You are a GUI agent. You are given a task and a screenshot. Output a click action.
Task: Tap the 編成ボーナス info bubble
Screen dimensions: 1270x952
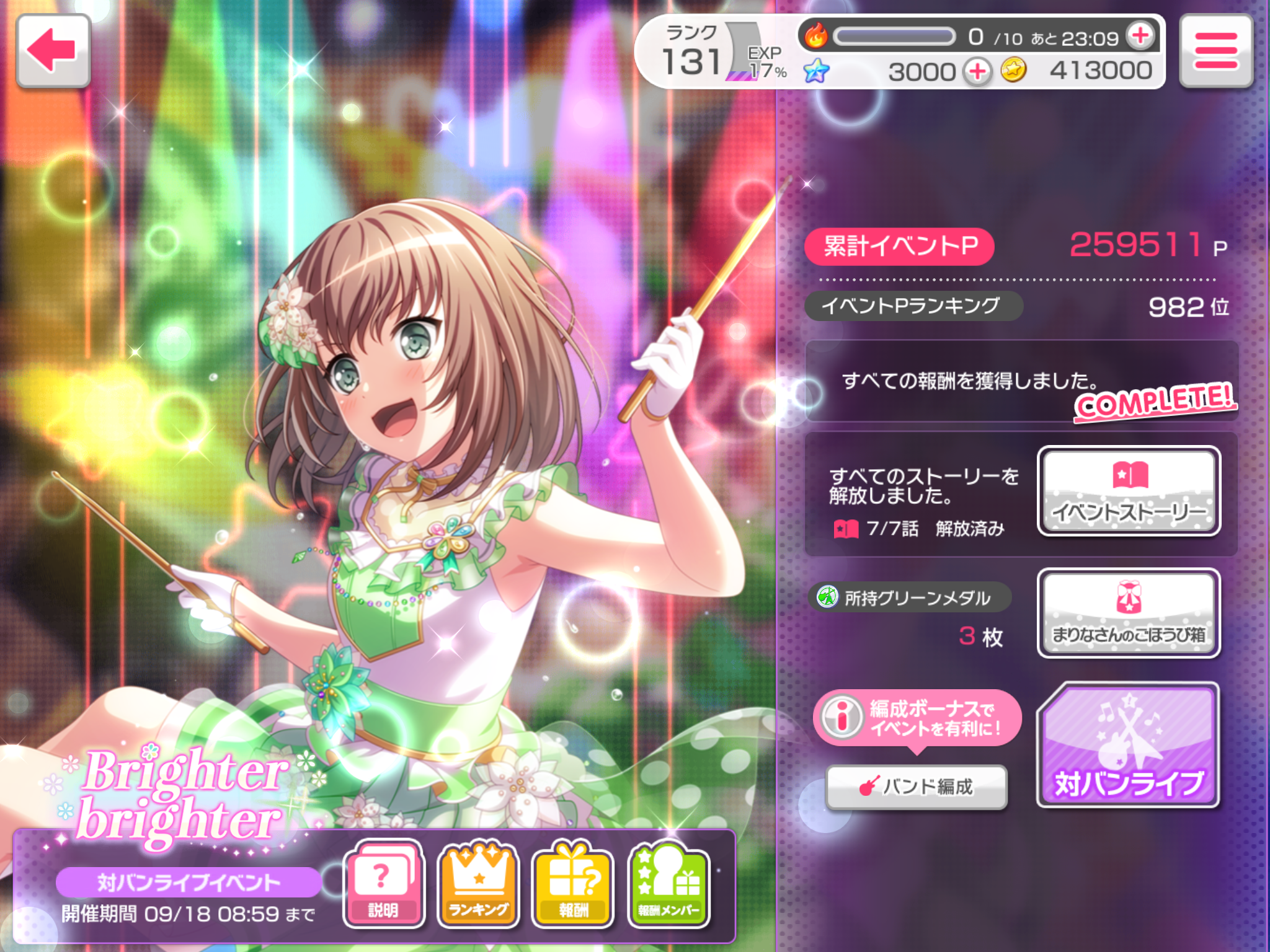pyautogui.click(x=917, y=718)
